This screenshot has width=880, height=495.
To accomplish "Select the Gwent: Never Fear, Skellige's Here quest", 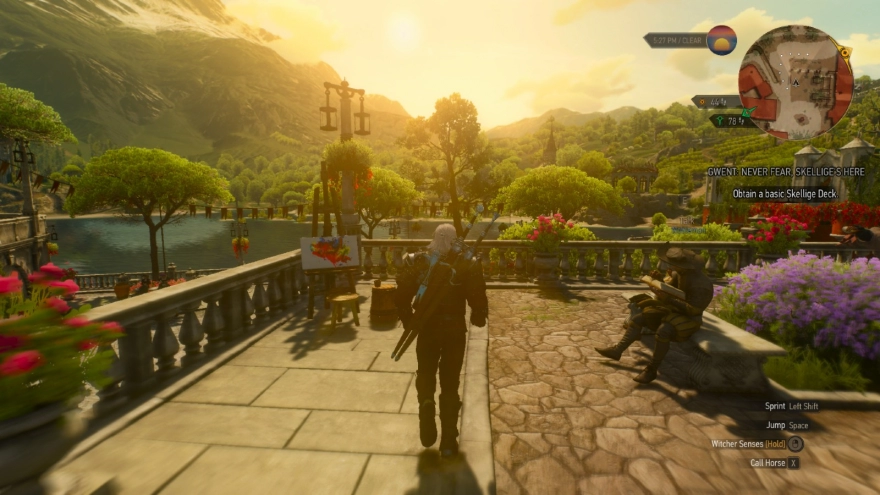I will pyautogui.click(x=785, y=171).
